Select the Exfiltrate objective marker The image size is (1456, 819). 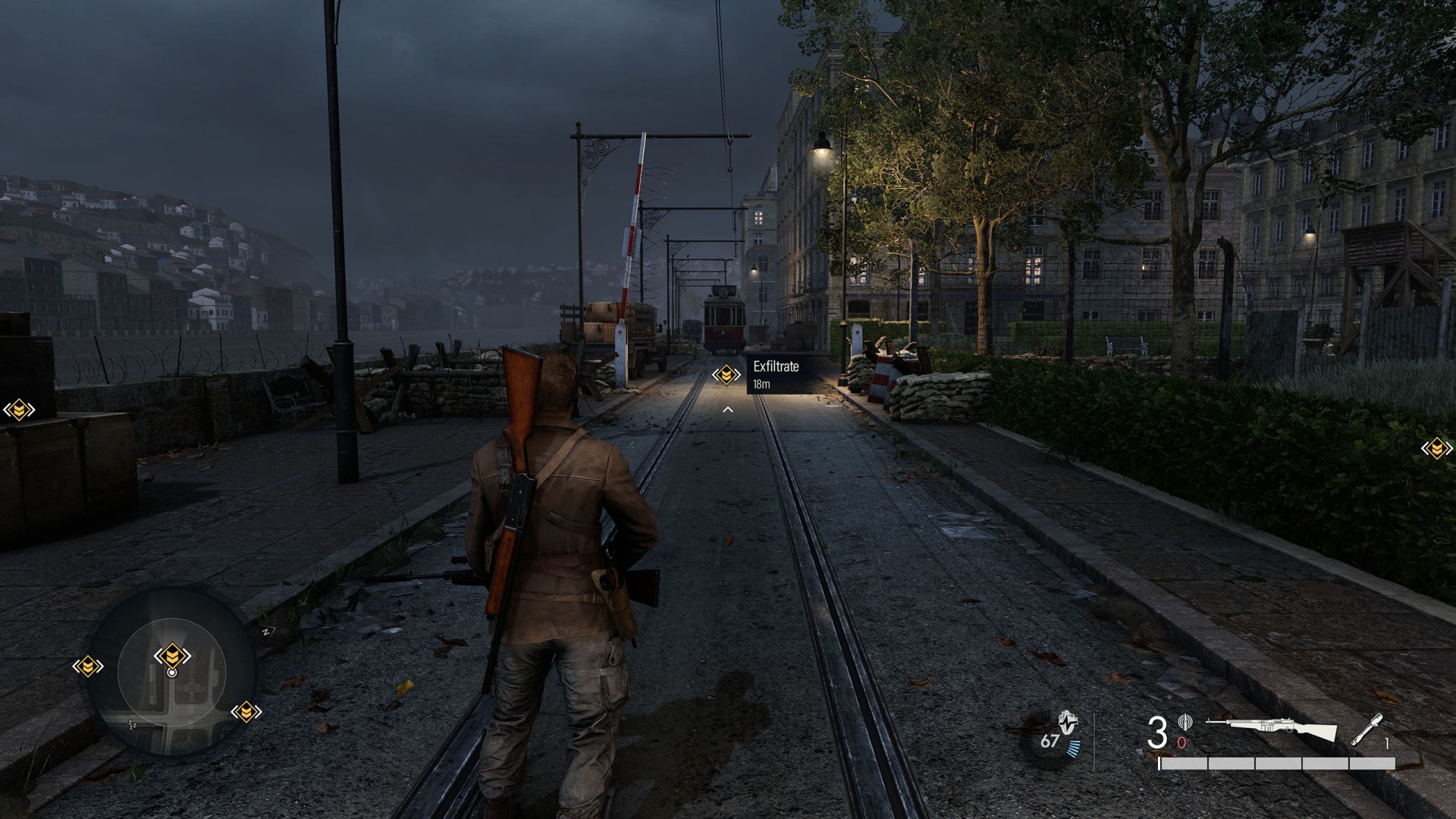[x=726, y=374]
